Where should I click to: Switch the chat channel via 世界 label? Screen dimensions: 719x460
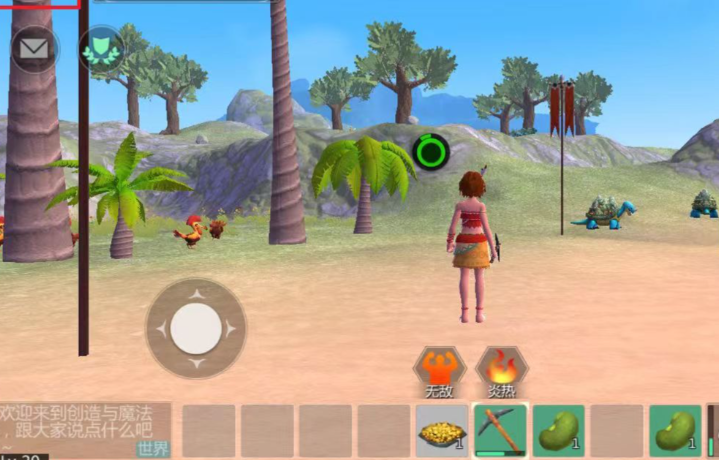click(x=153, y=448)
